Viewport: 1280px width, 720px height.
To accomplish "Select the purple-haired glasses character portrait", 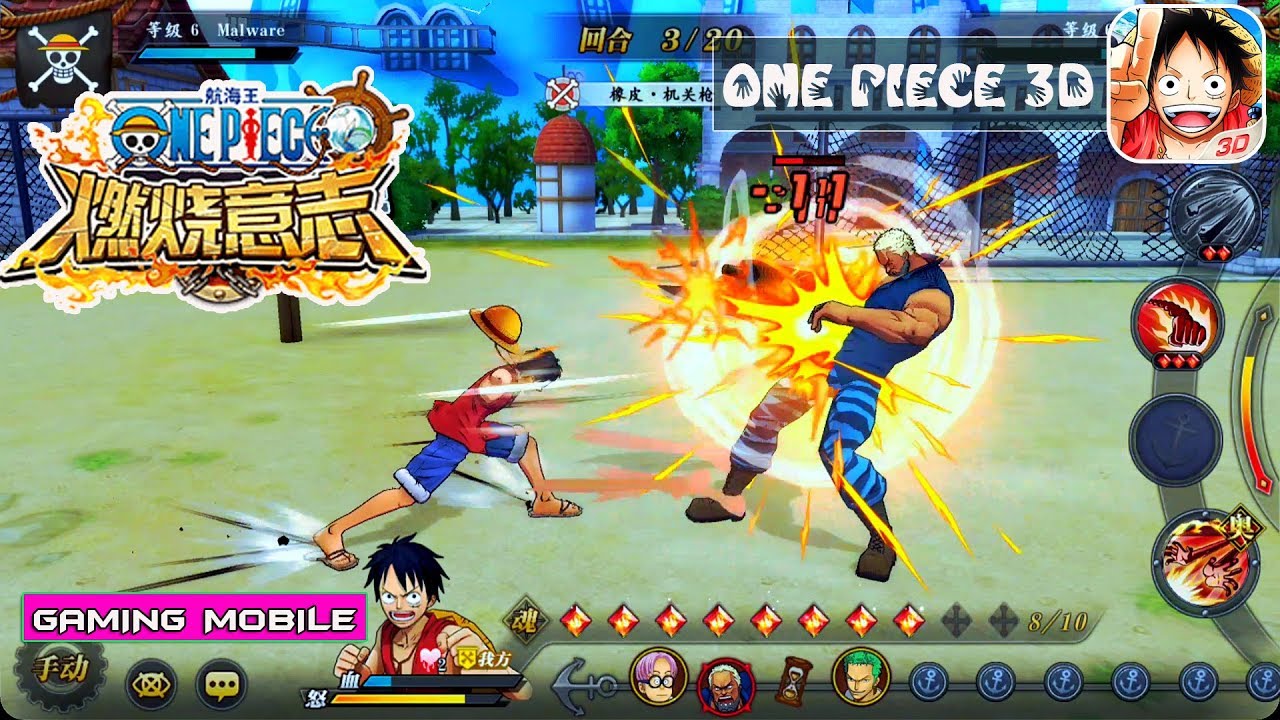I will (659, 677).
